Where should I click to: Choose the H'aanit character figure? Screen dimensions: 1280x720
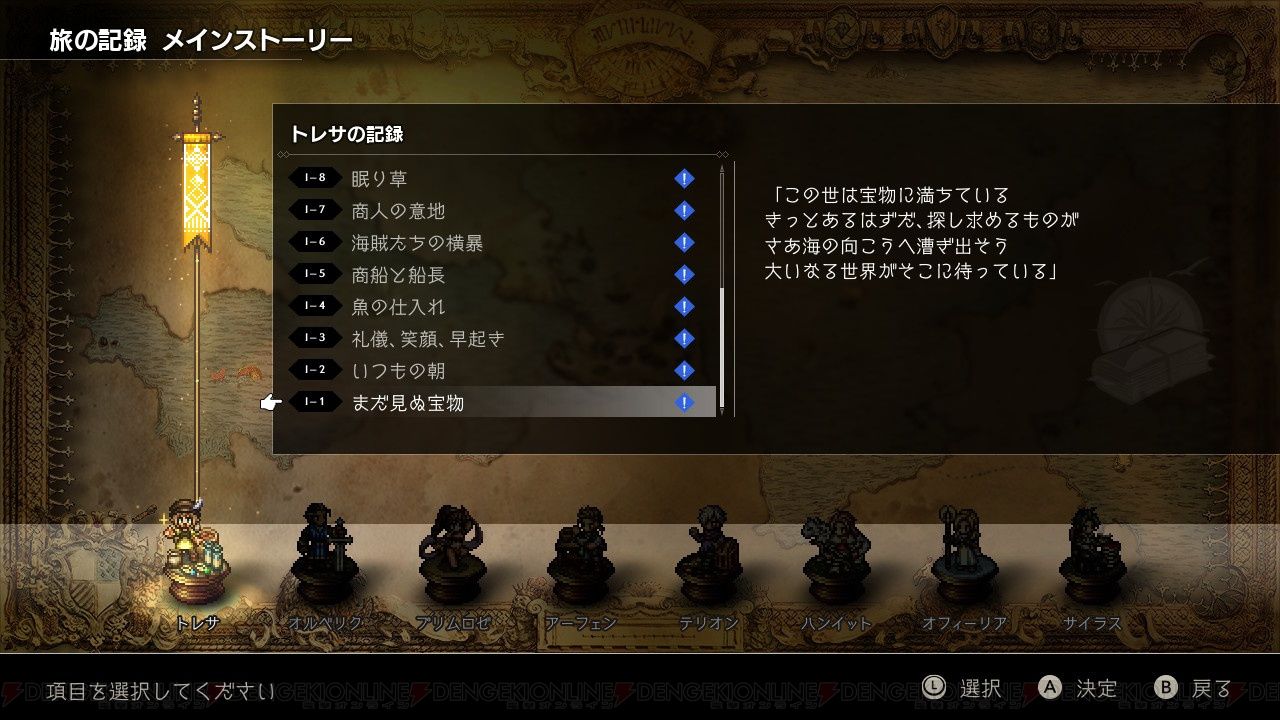coord(837,555)
